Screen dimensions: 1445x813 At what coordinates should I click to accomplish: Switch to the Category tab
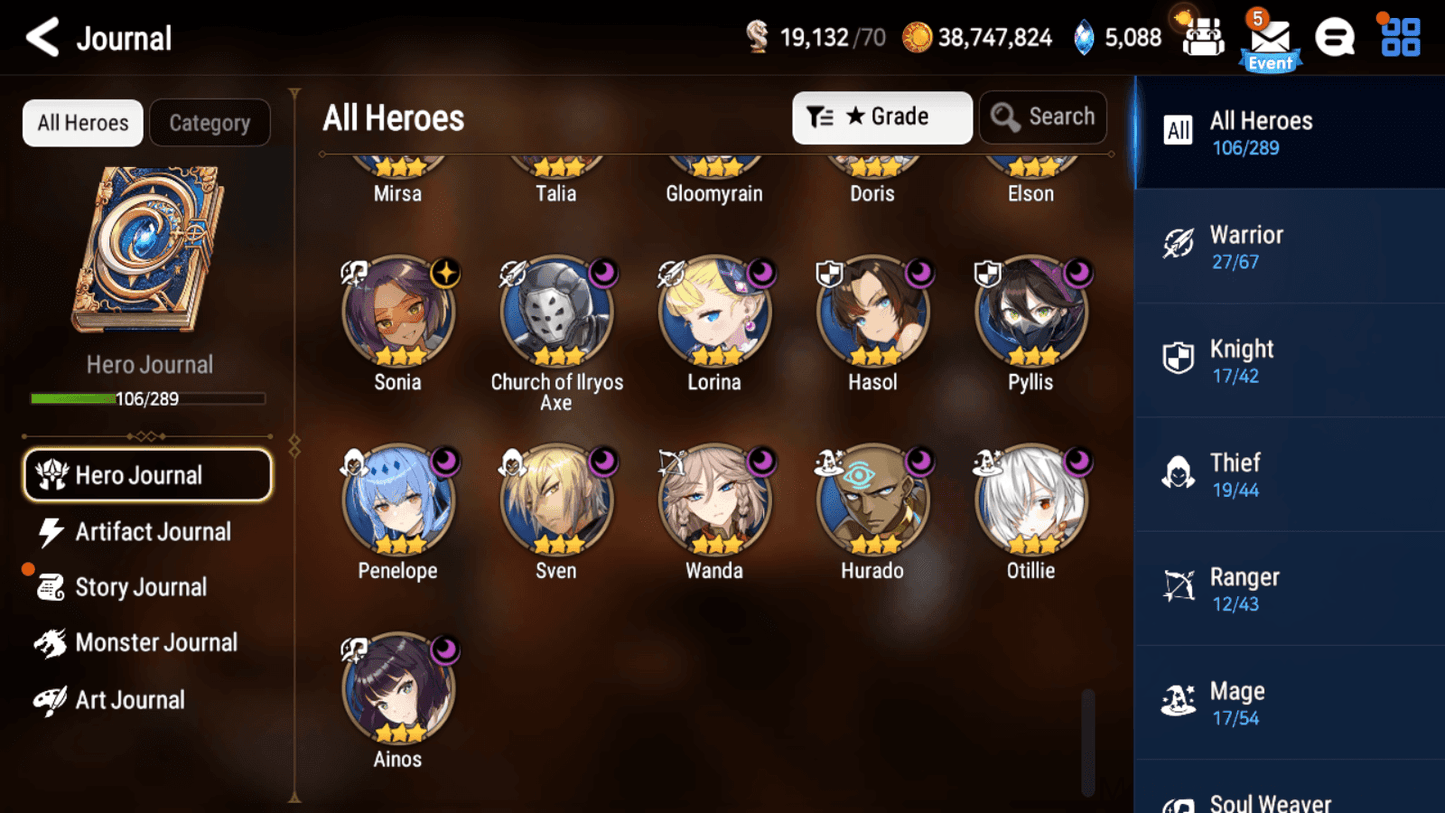pos(209,122)
